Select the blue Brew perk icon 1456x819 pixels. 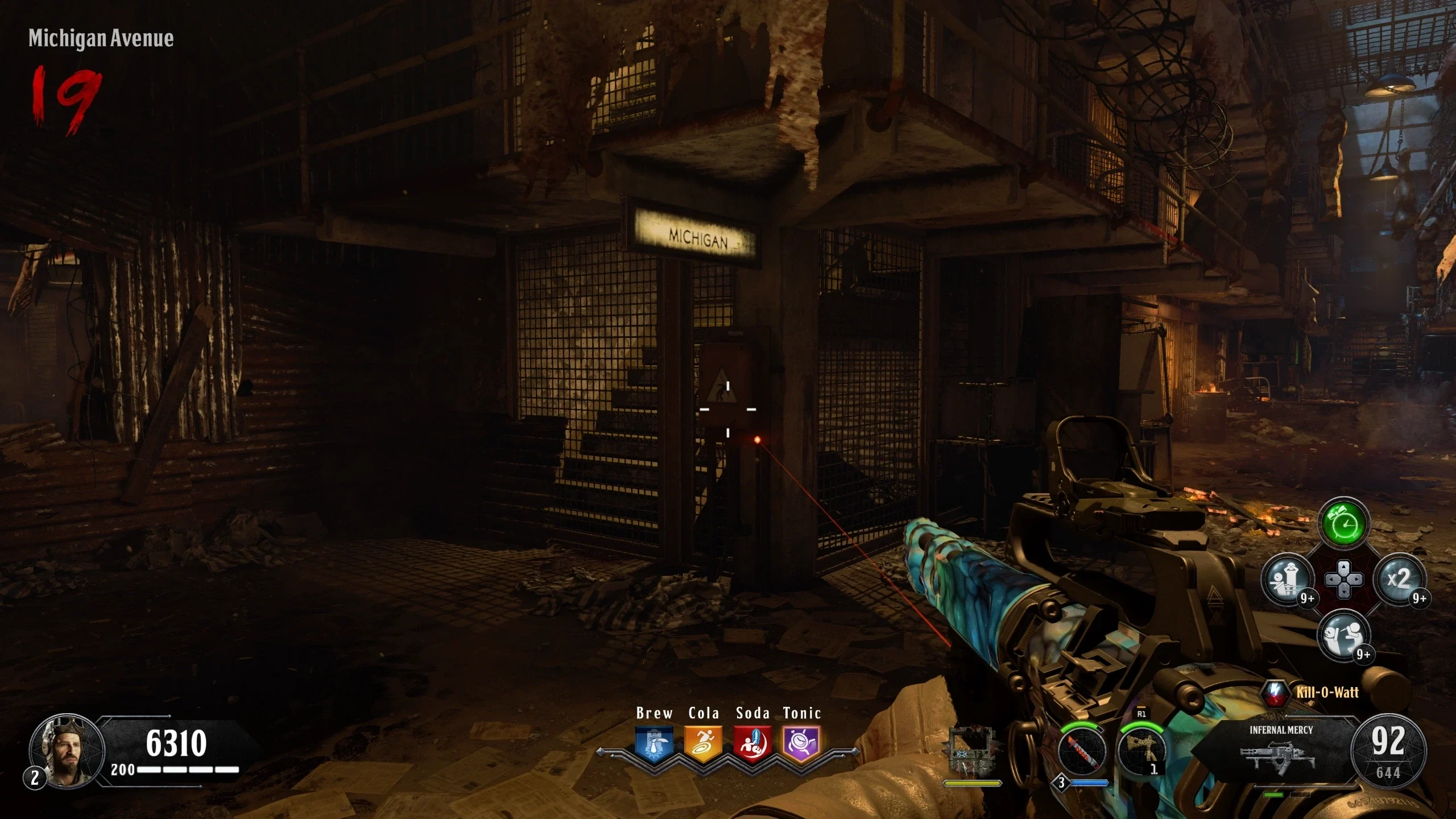[x=654, y=743]
